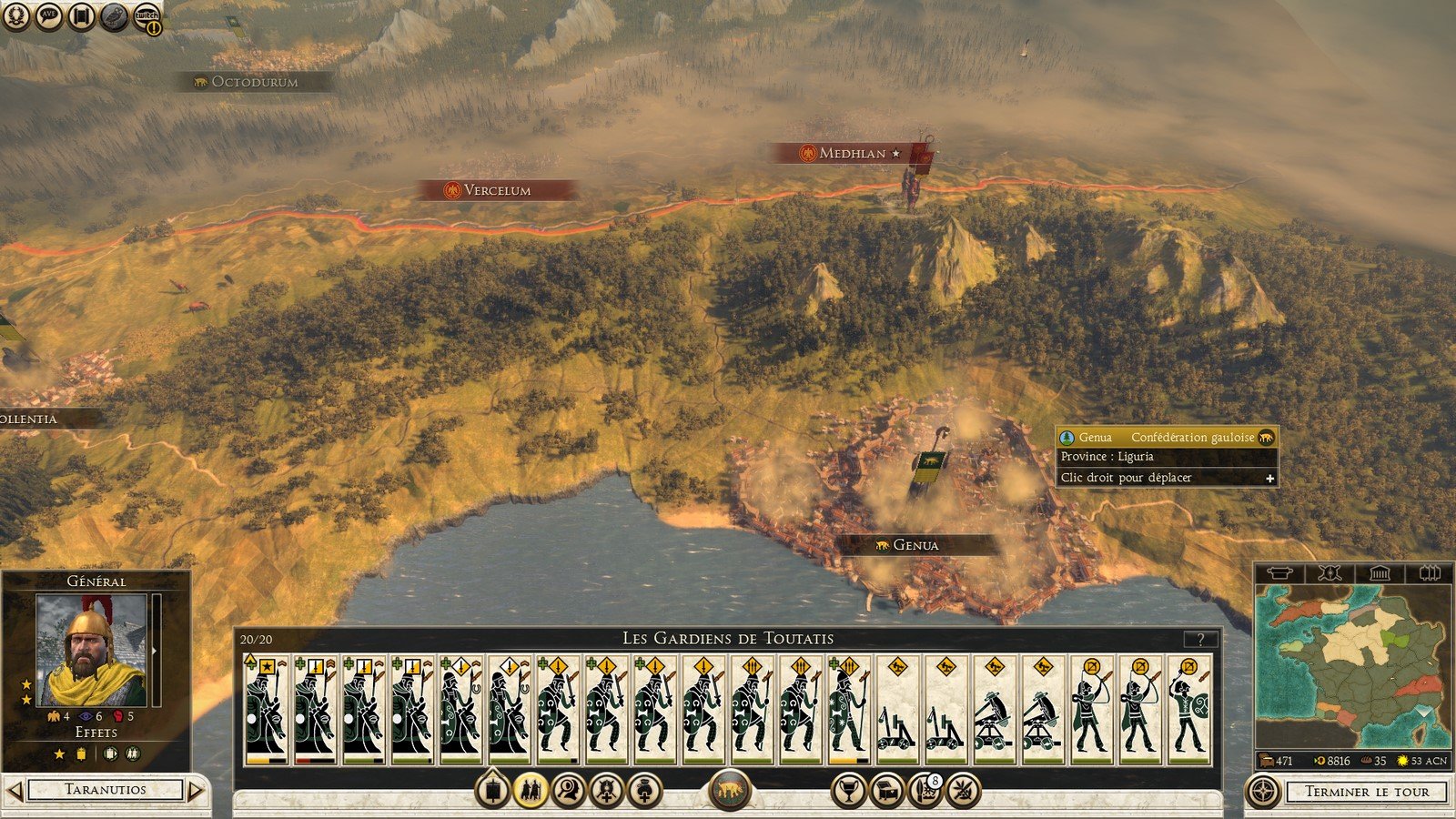Select the general's bodyguard unit card

[x=266, y=710]
